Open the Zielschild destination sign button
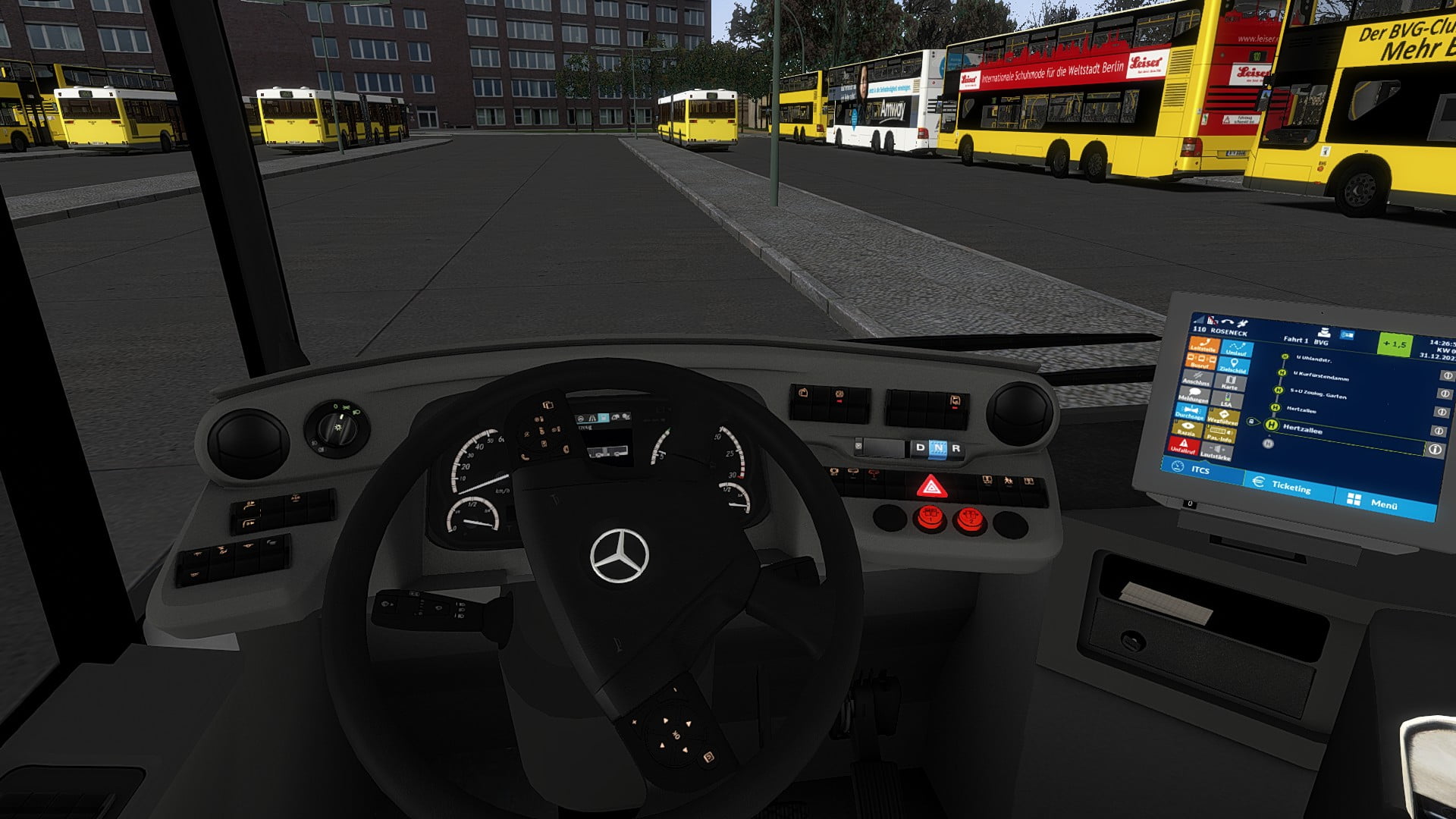Image resolution: width=1456 pixels, height=819 pixels. 1234,366
